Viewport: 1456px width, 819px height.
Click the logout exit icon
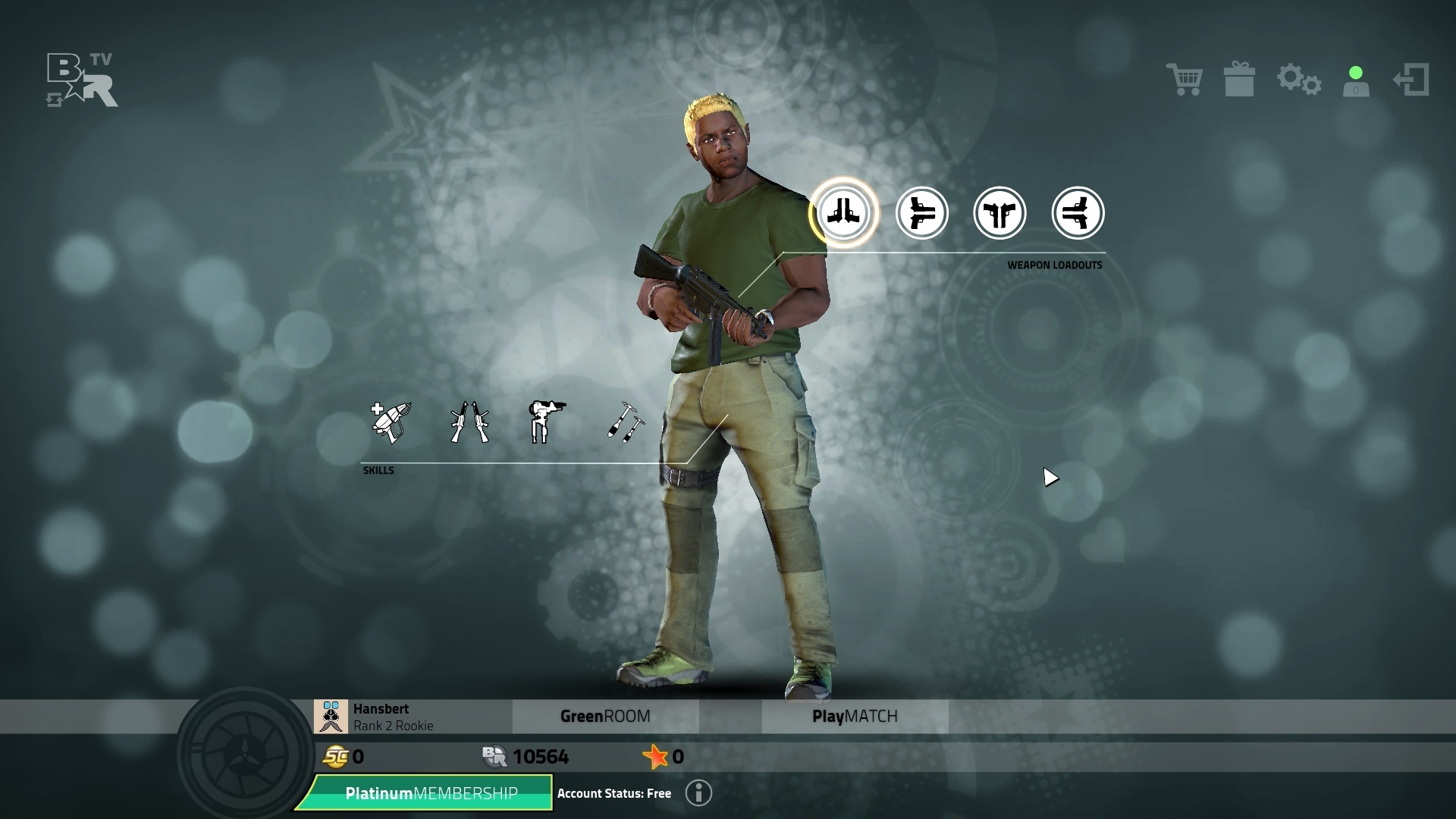1411,79
